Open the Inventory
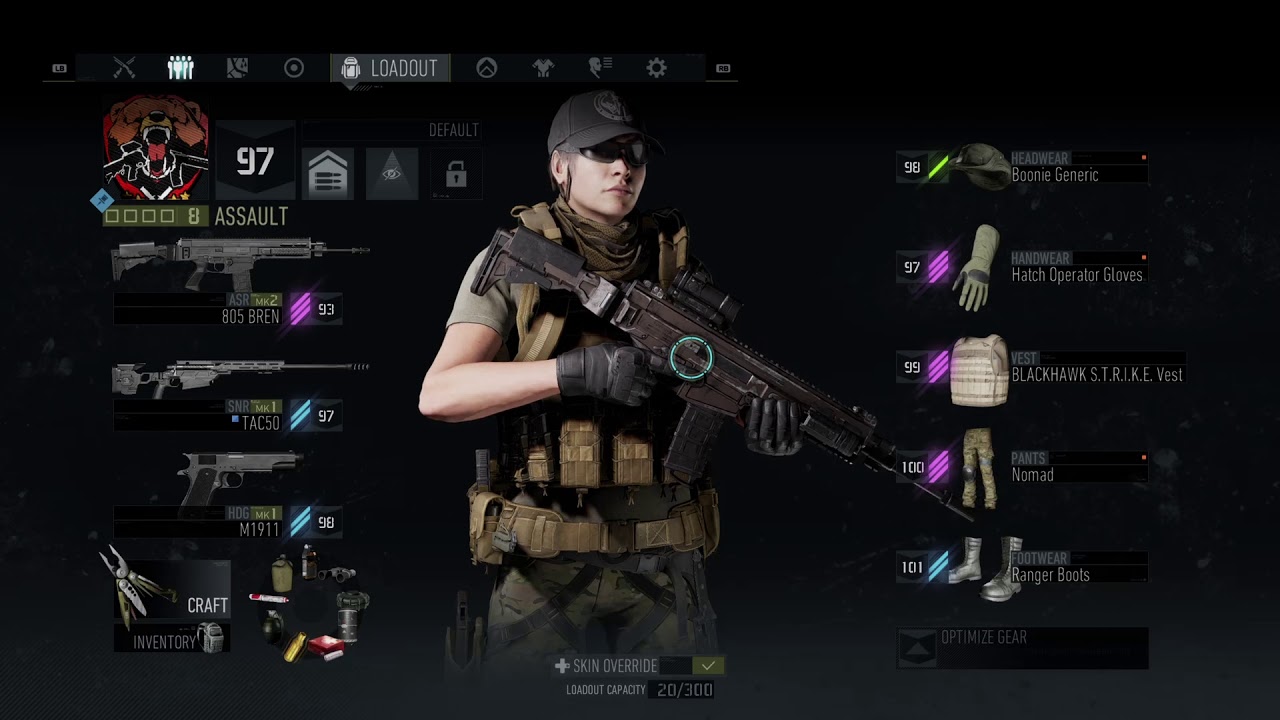The width and height of the screenshot is (1280, 720). pyautogui.click(x=172, y=640)
